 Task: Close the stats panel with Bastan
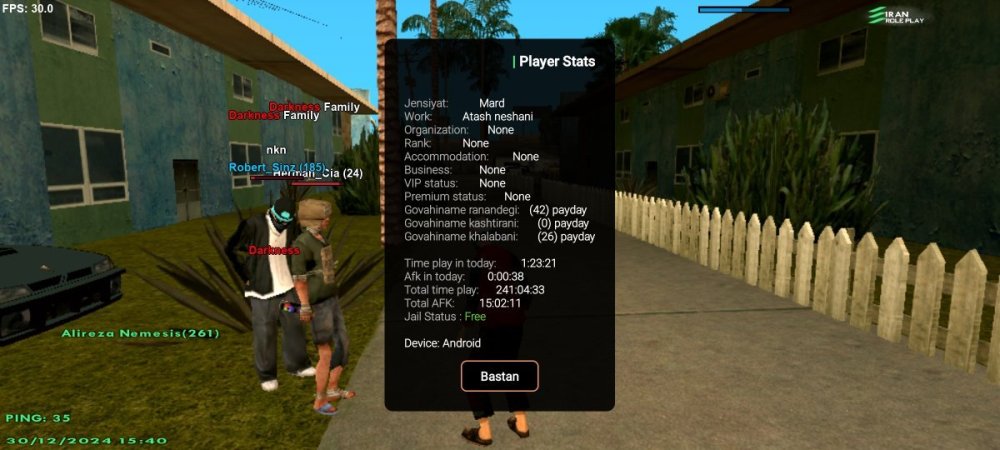pyautogui.click(x=499, y=376)
